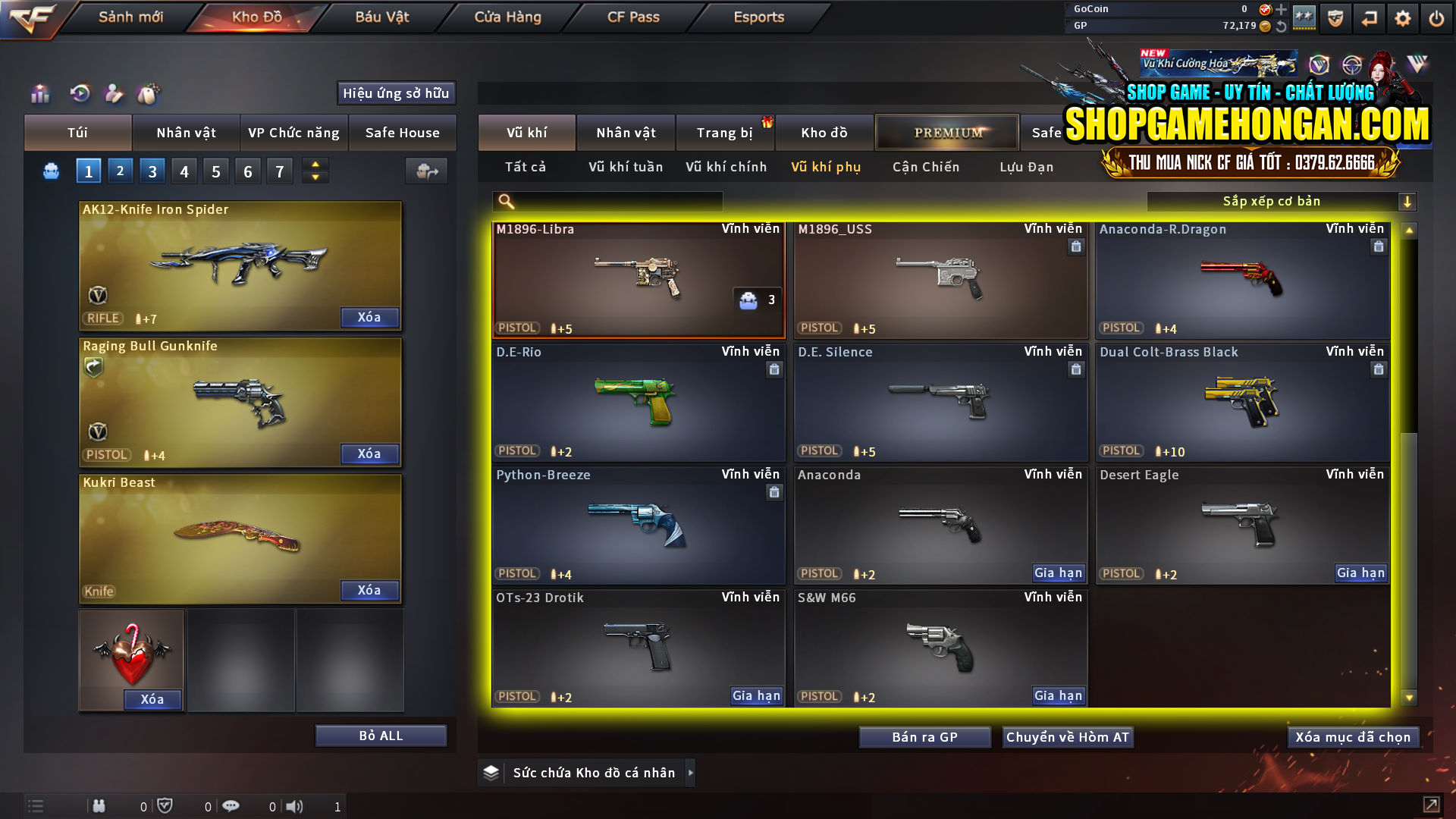This screenshot has height=819, width=1456.
Task: Click the item transfer icon next to bag numbers
Action: (425, 171)
